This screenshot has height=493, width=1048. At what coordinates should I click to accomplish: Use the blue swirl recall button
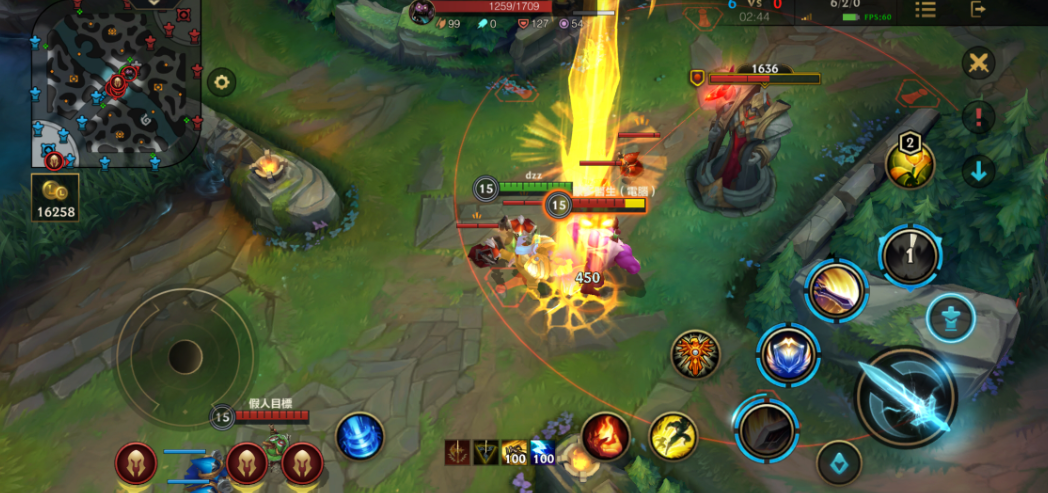click(x=359, y=437)
